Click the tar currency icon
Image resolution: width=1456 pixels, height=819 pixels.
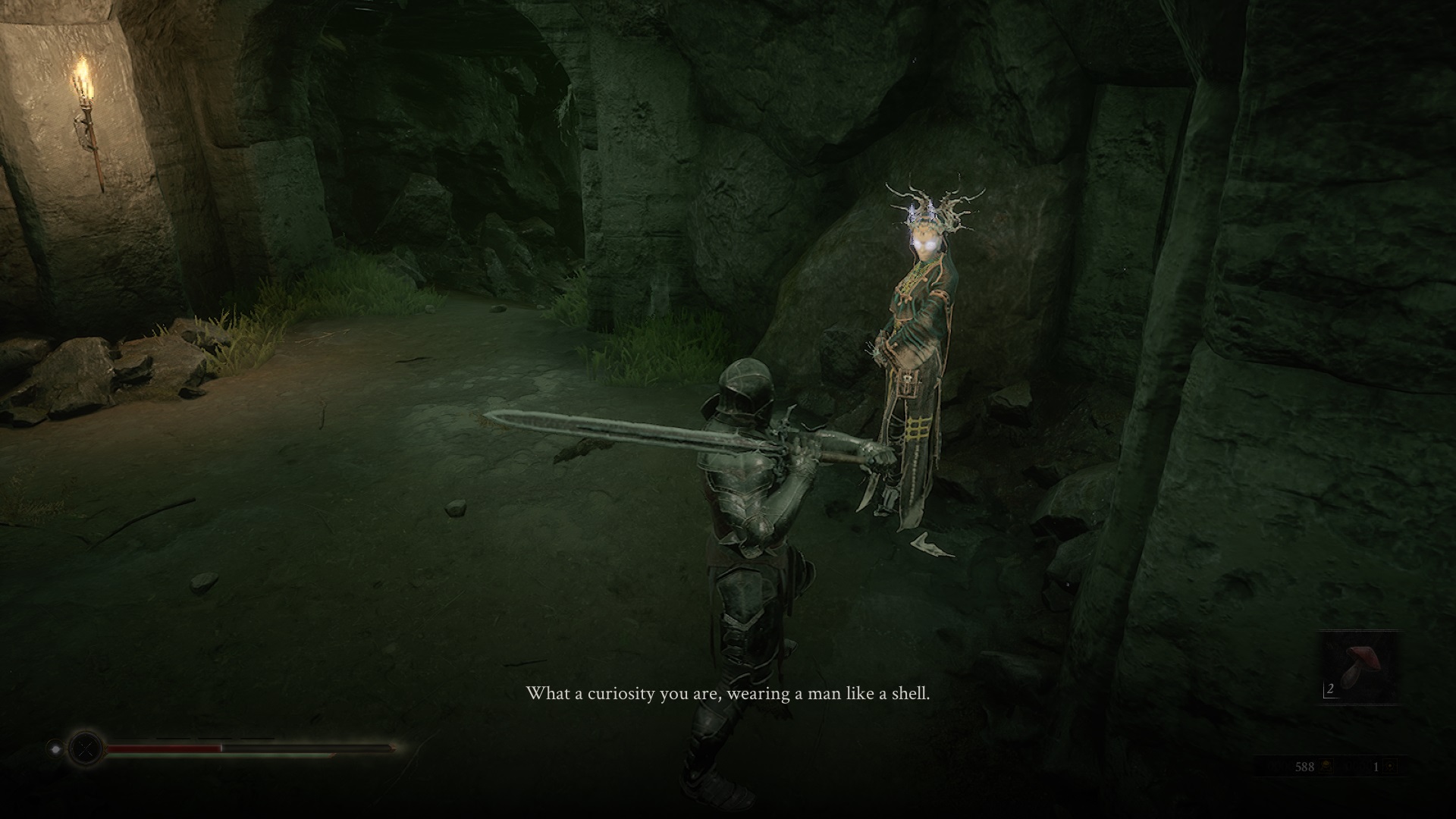pos(1327,767)
